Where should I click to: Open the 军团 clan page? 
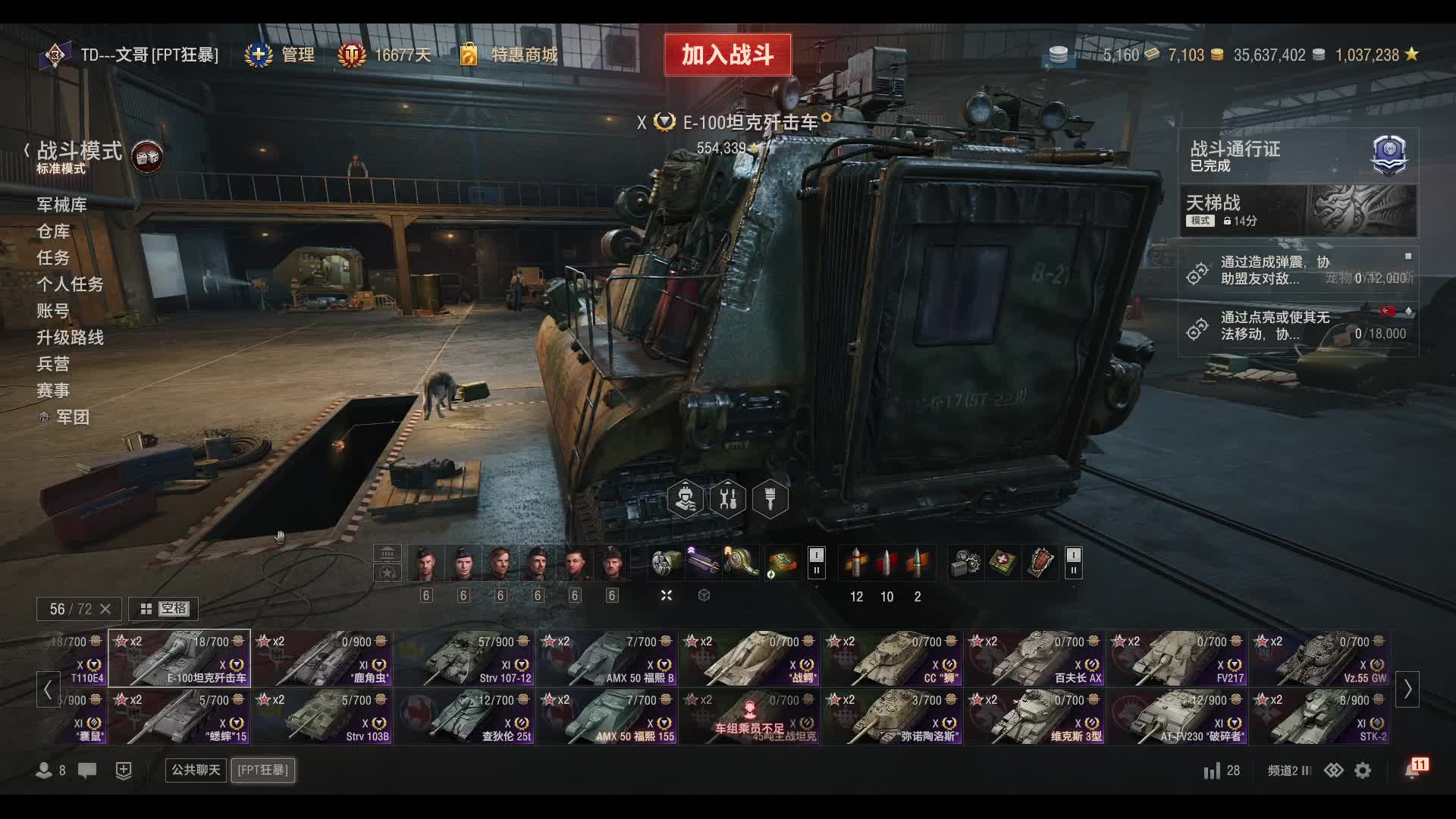click(x=72, y=417)
